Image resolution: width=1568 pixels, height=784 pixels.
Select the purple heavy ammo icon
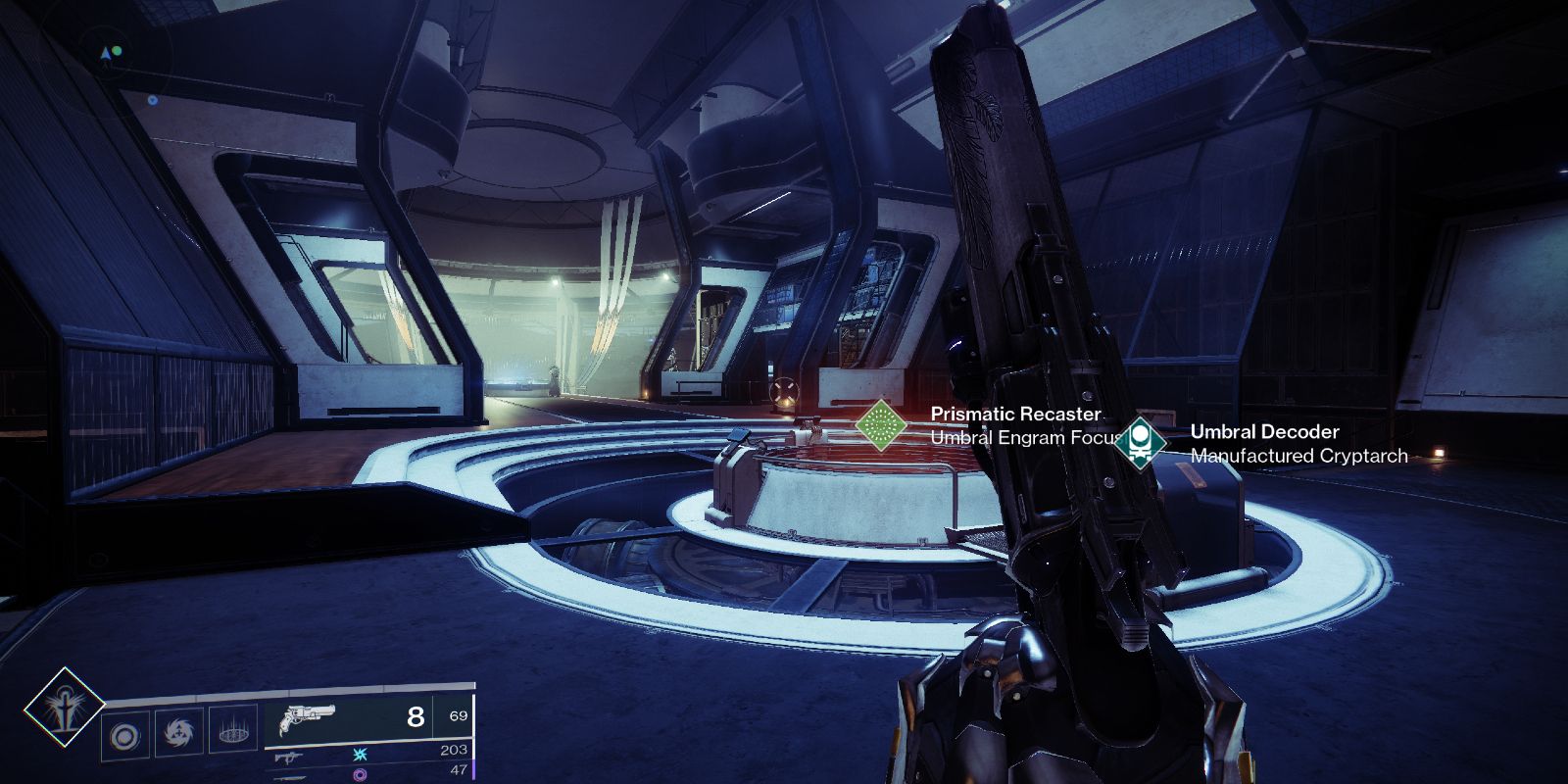click(361, 773)
